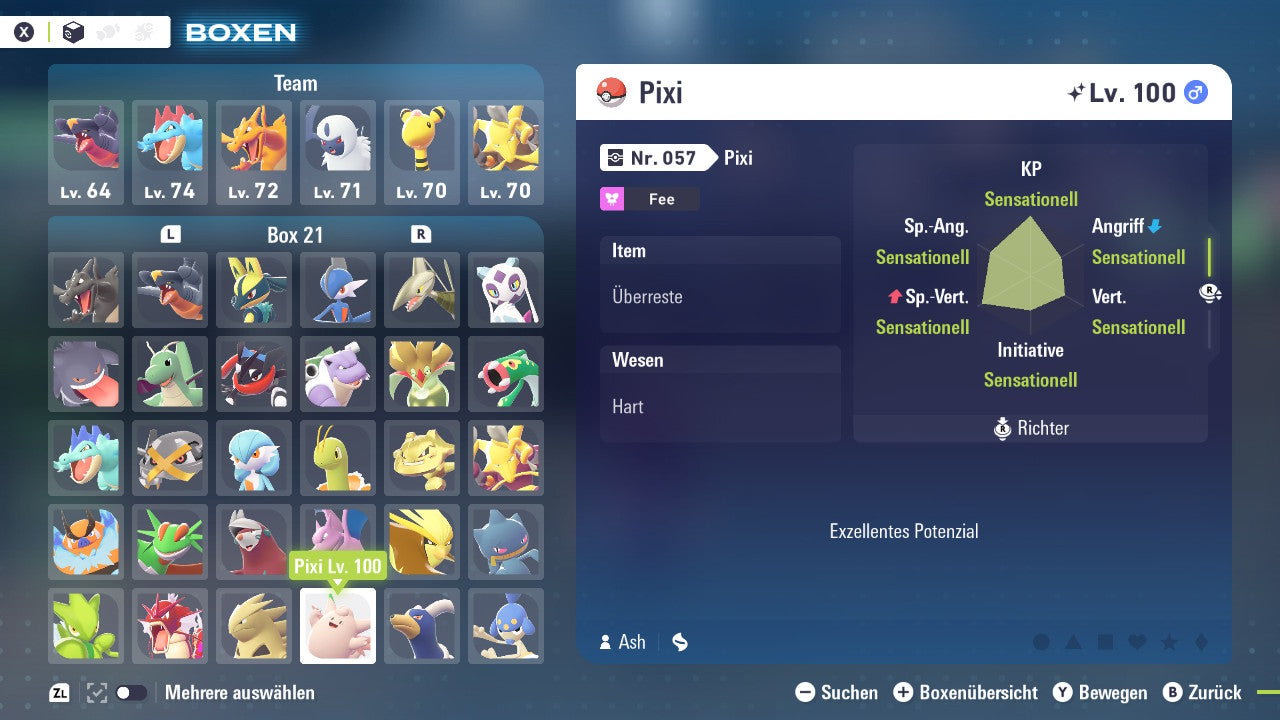The image size is (1280, 720).
Task: Click the Fee type badge
Action: (x=648, y=198)
